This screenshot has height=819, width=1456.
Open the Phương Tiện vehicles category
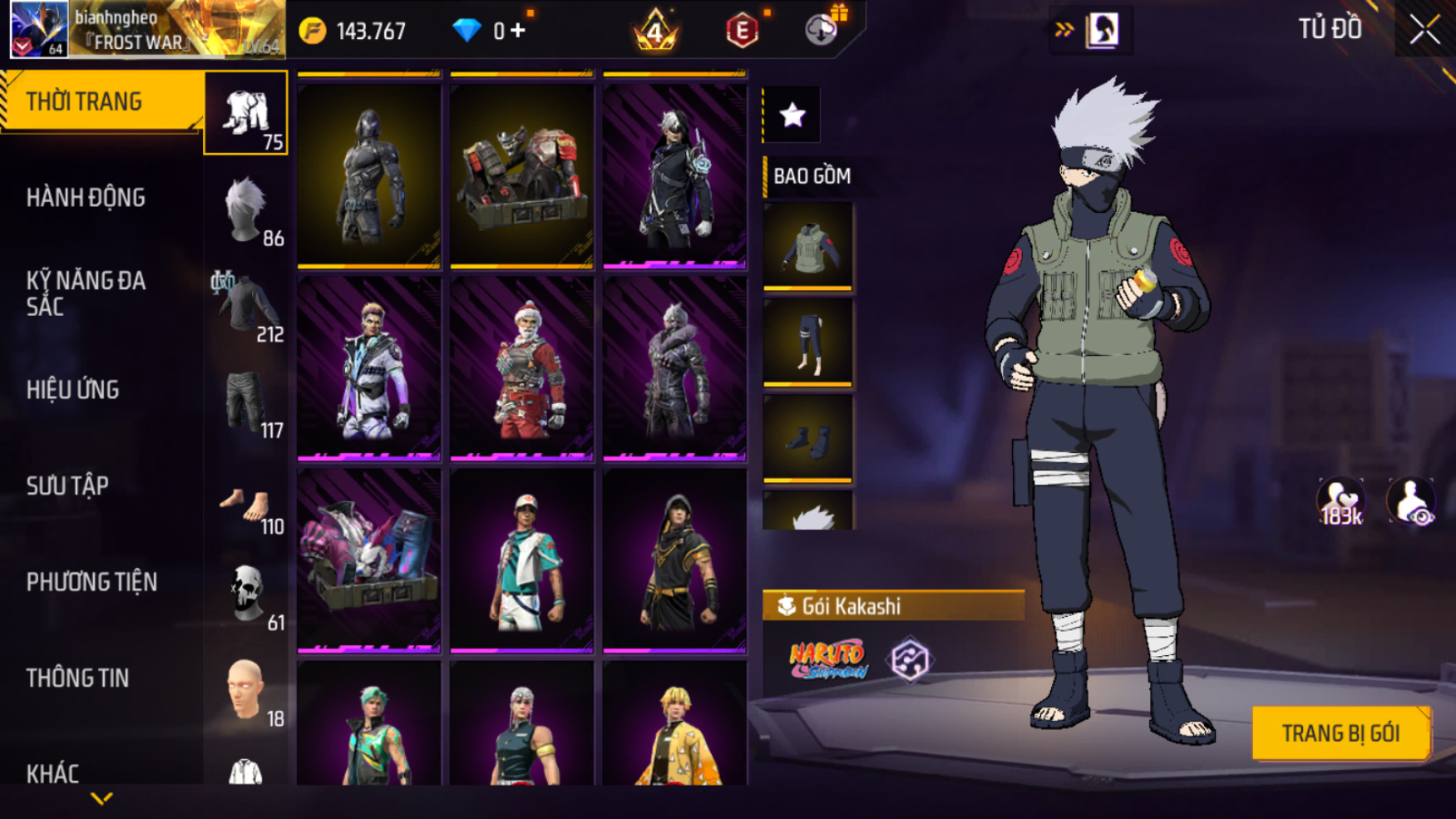[x=91, y=582]
